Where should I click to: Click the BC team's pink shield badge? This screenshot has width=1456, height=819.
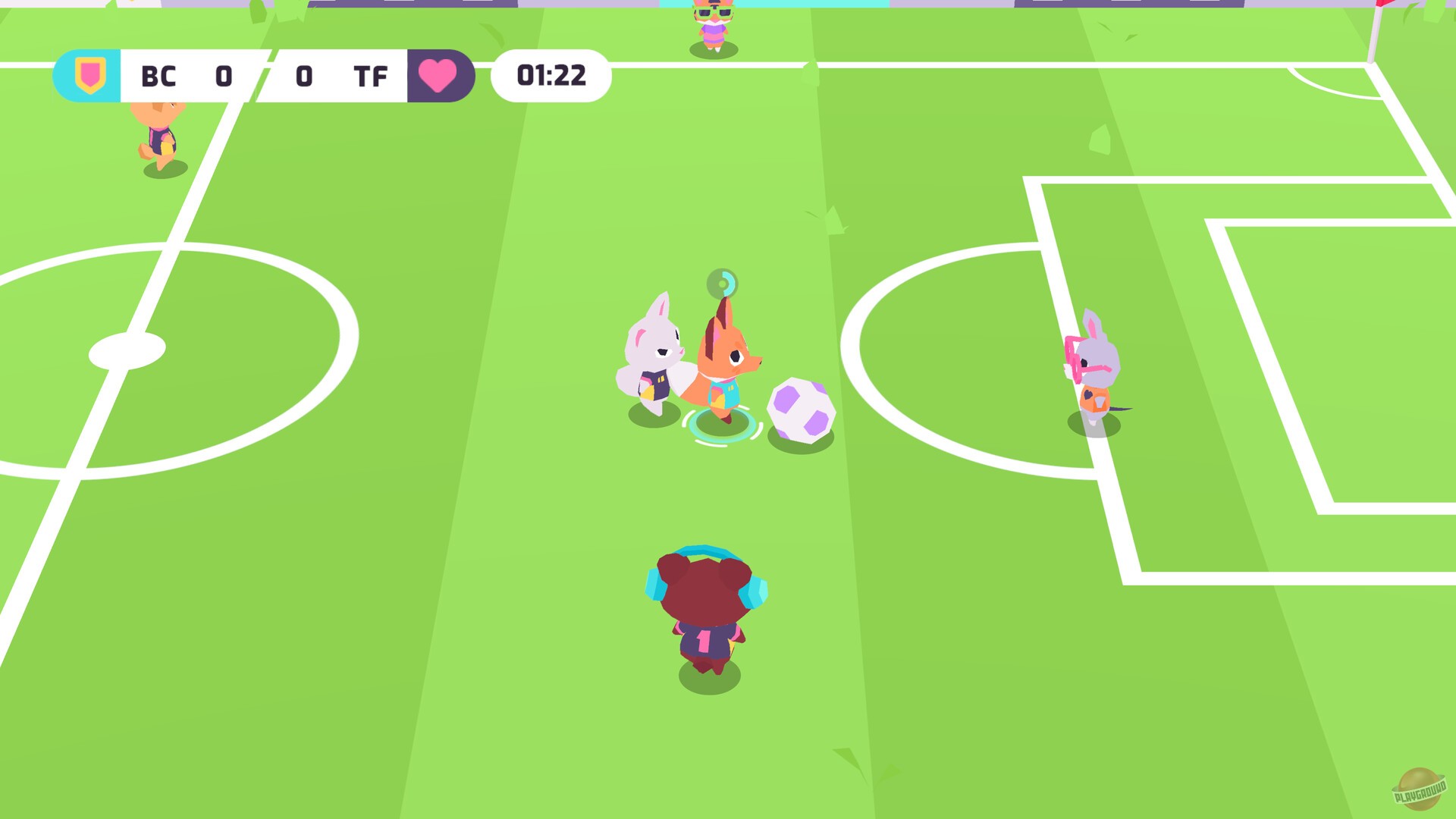(x=89, y=75)
